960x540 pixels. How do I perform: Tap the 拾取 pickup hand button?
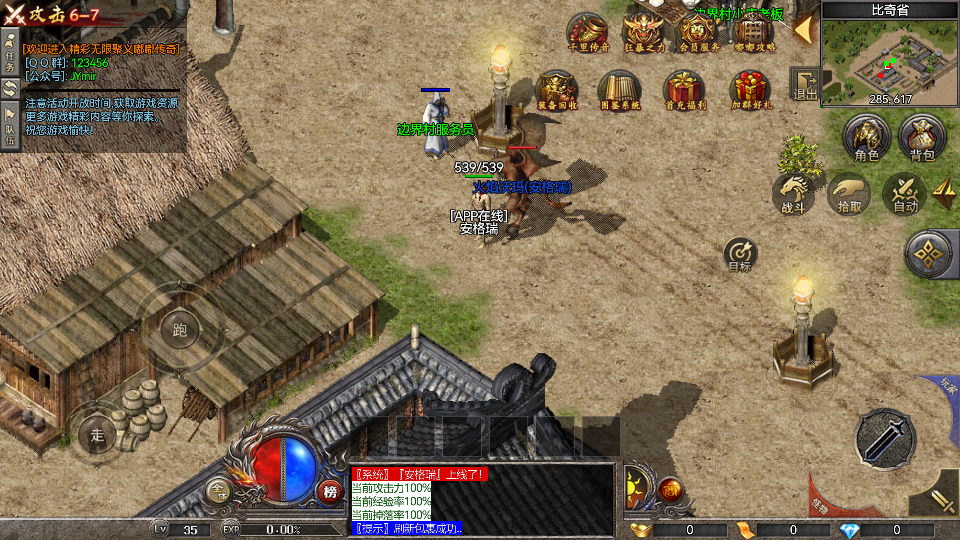[849, 193]
